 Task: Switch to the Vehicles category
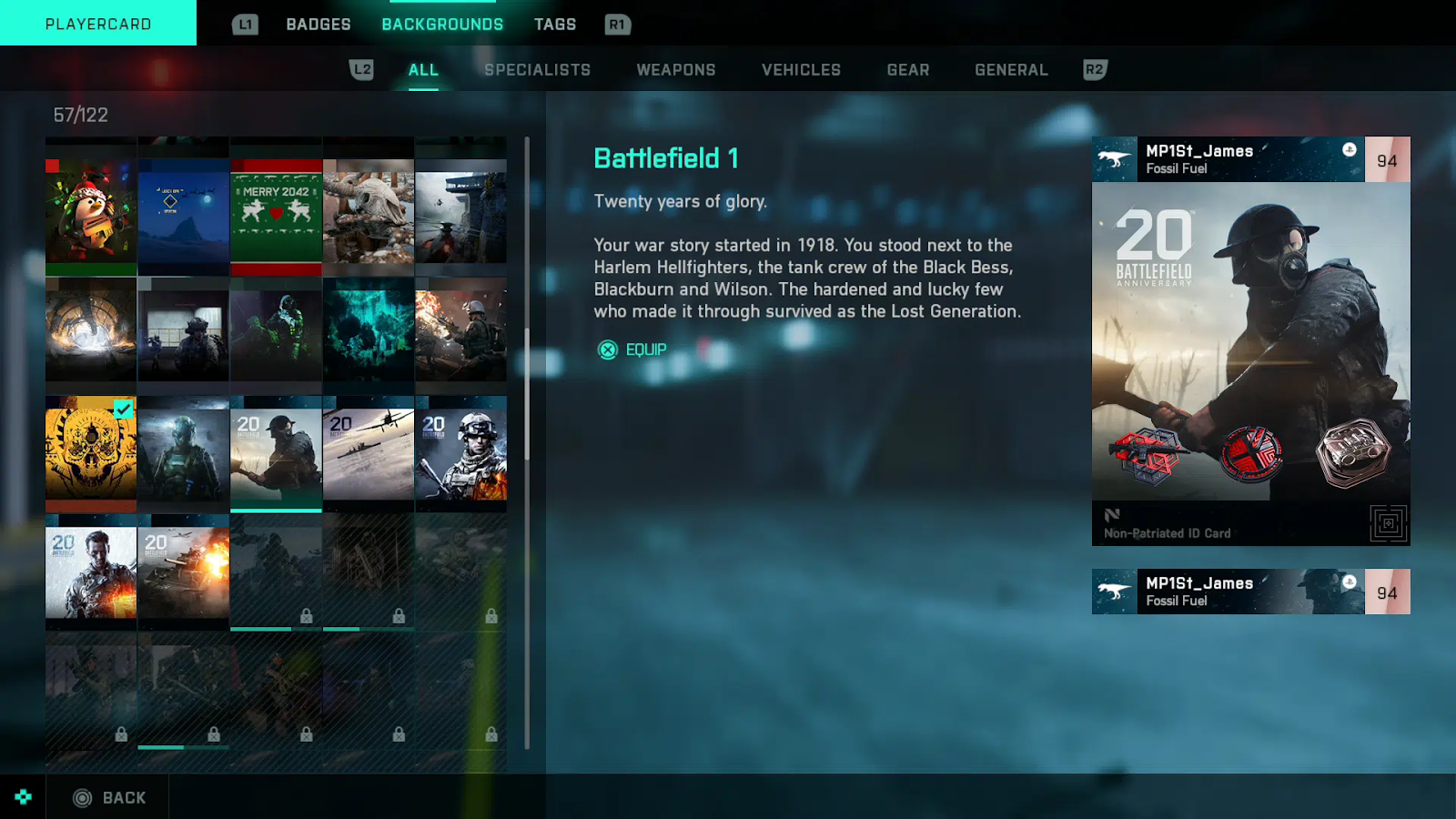pyautogui.click(x=801, y=70)
